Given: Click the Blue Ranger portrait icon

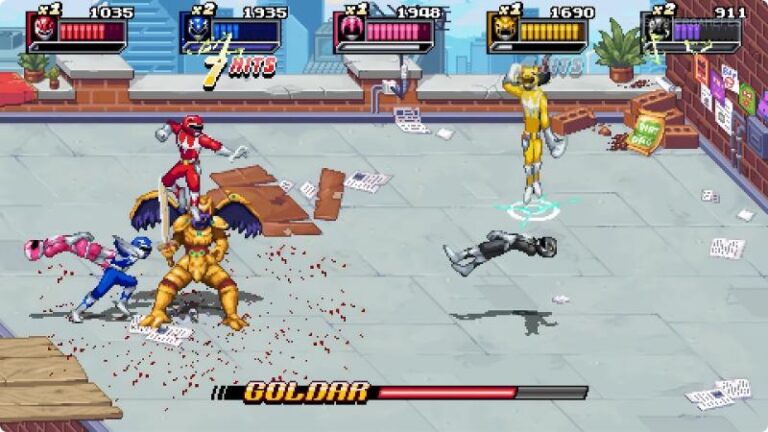Looking at the screenshot, I should coord(198,28).
